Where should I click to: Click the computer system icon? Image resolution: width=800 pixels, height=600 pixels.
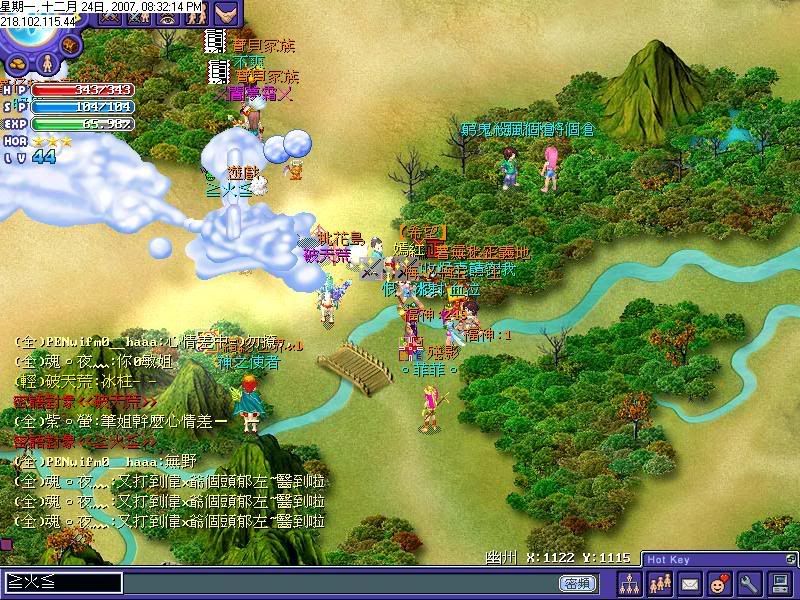[x=778, y=582]
